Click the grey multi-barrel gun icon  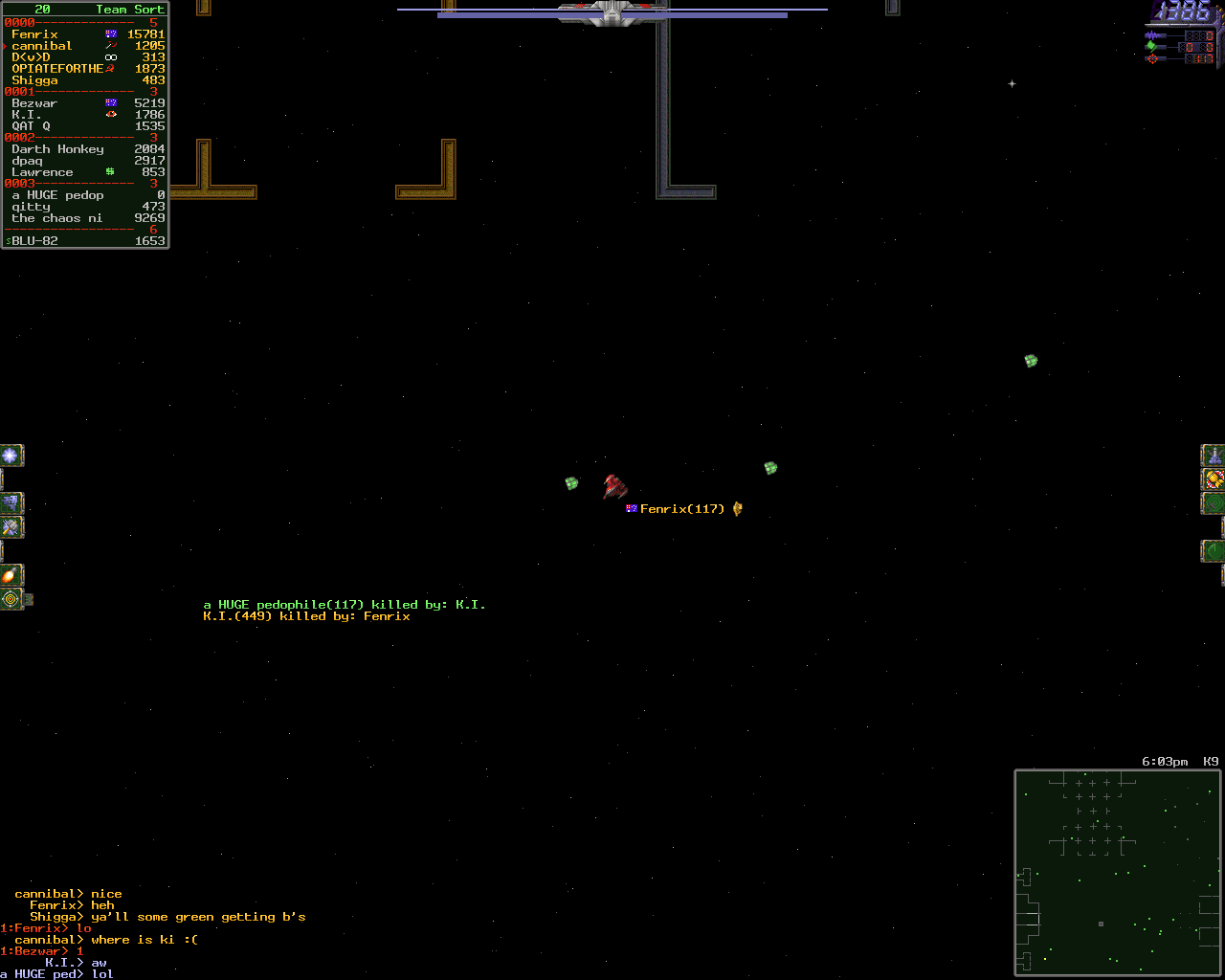[x=1214, y=455]
